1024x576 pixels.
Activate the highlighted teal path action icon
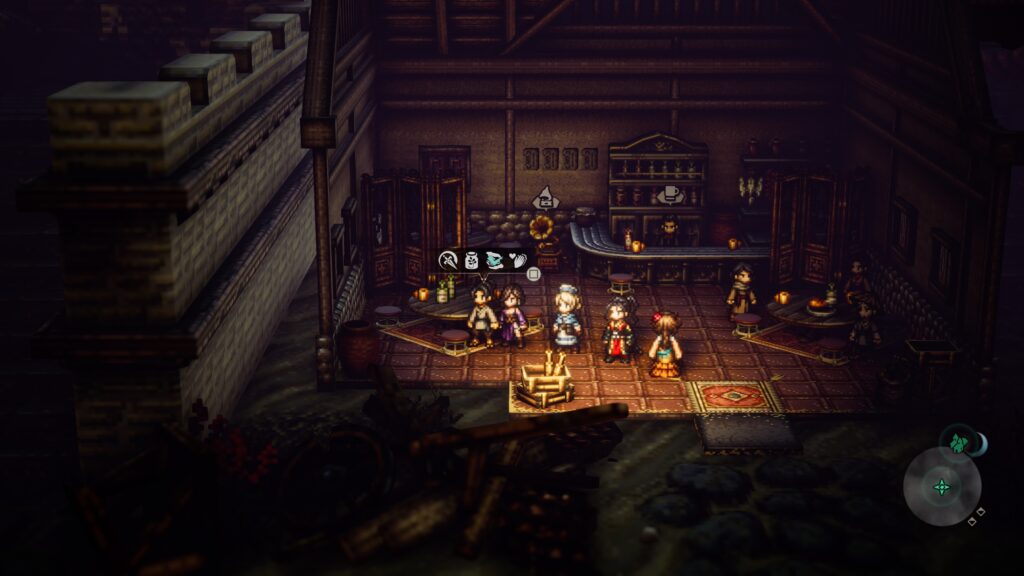495,260
